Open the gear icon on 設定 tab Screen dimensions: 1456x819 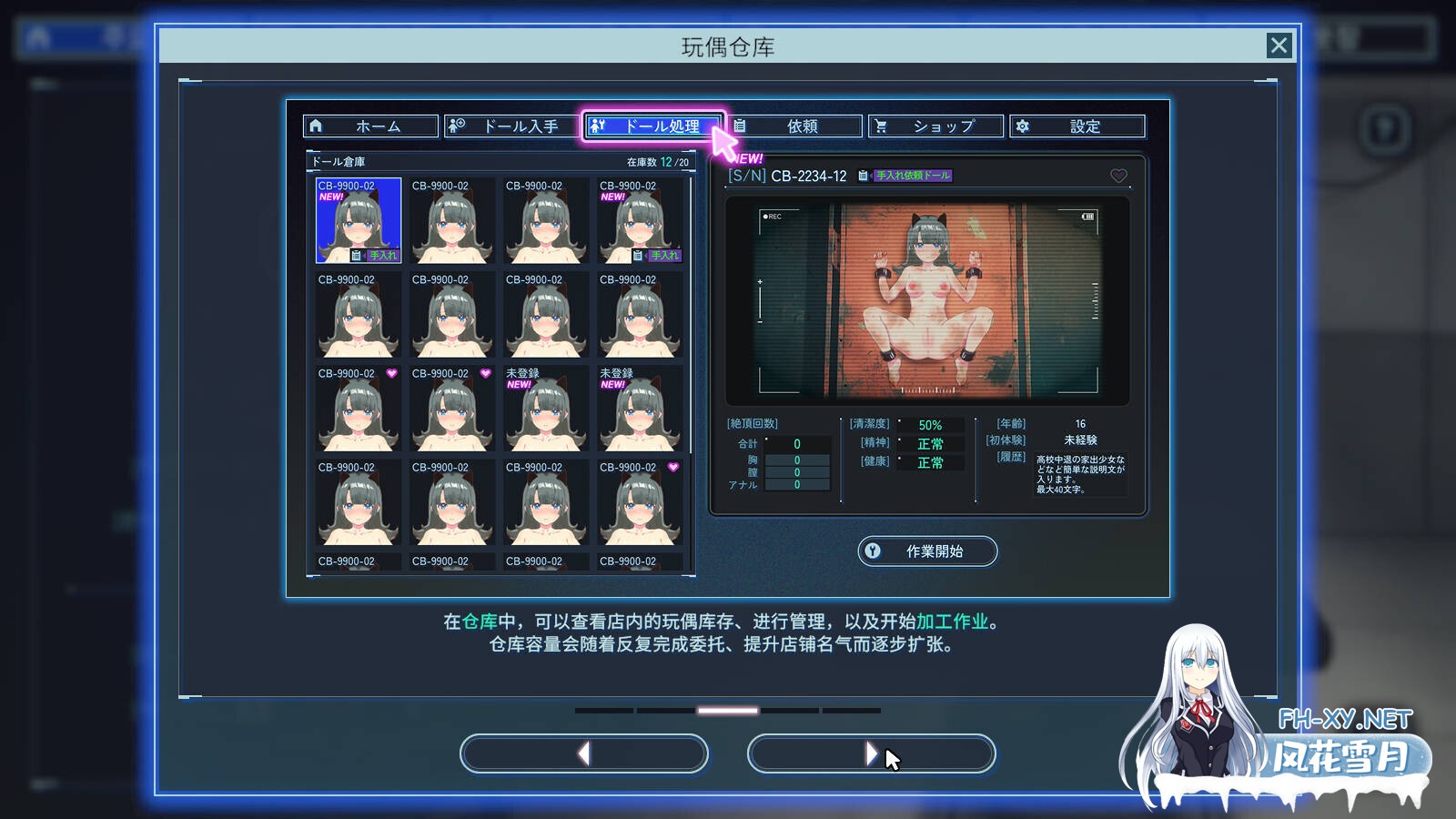(1024, 126)
